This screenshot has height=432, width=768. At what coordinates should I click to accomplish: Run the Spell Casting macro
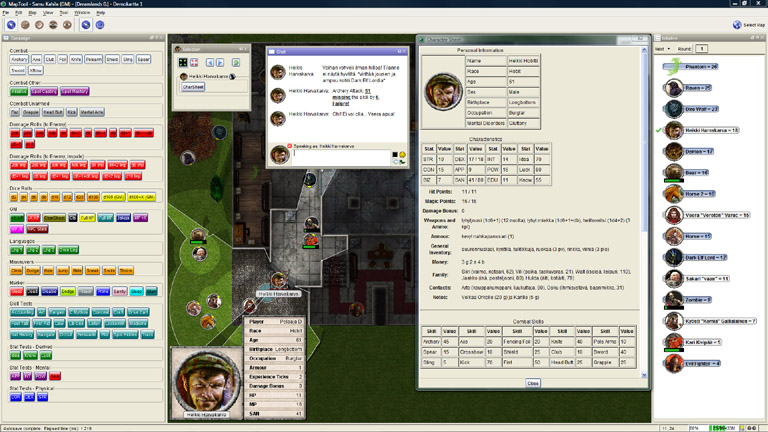point(43,92)
